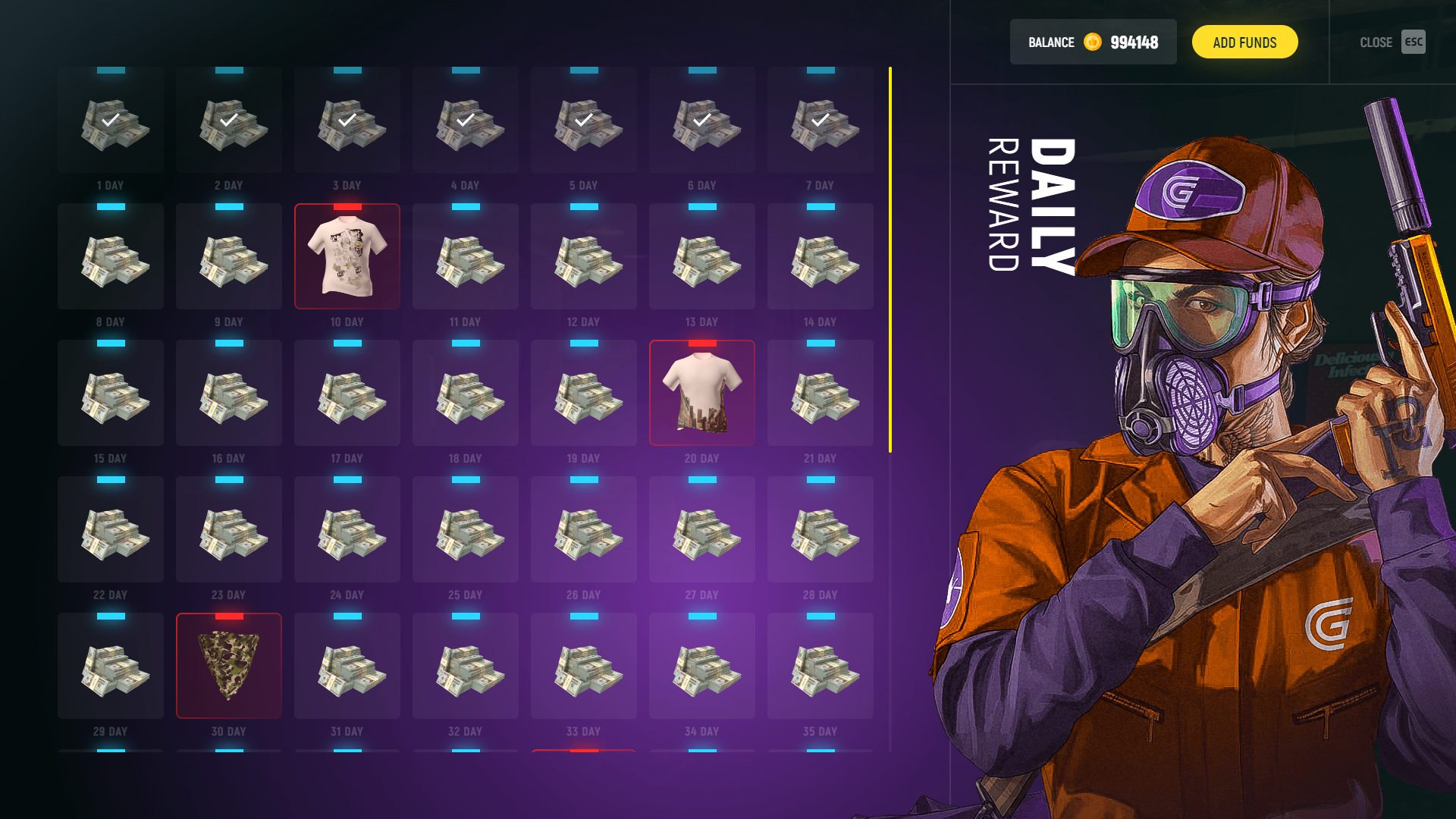Select the Day 8 money stack reward
The image size is (1456, 819).
pos(110,256)
